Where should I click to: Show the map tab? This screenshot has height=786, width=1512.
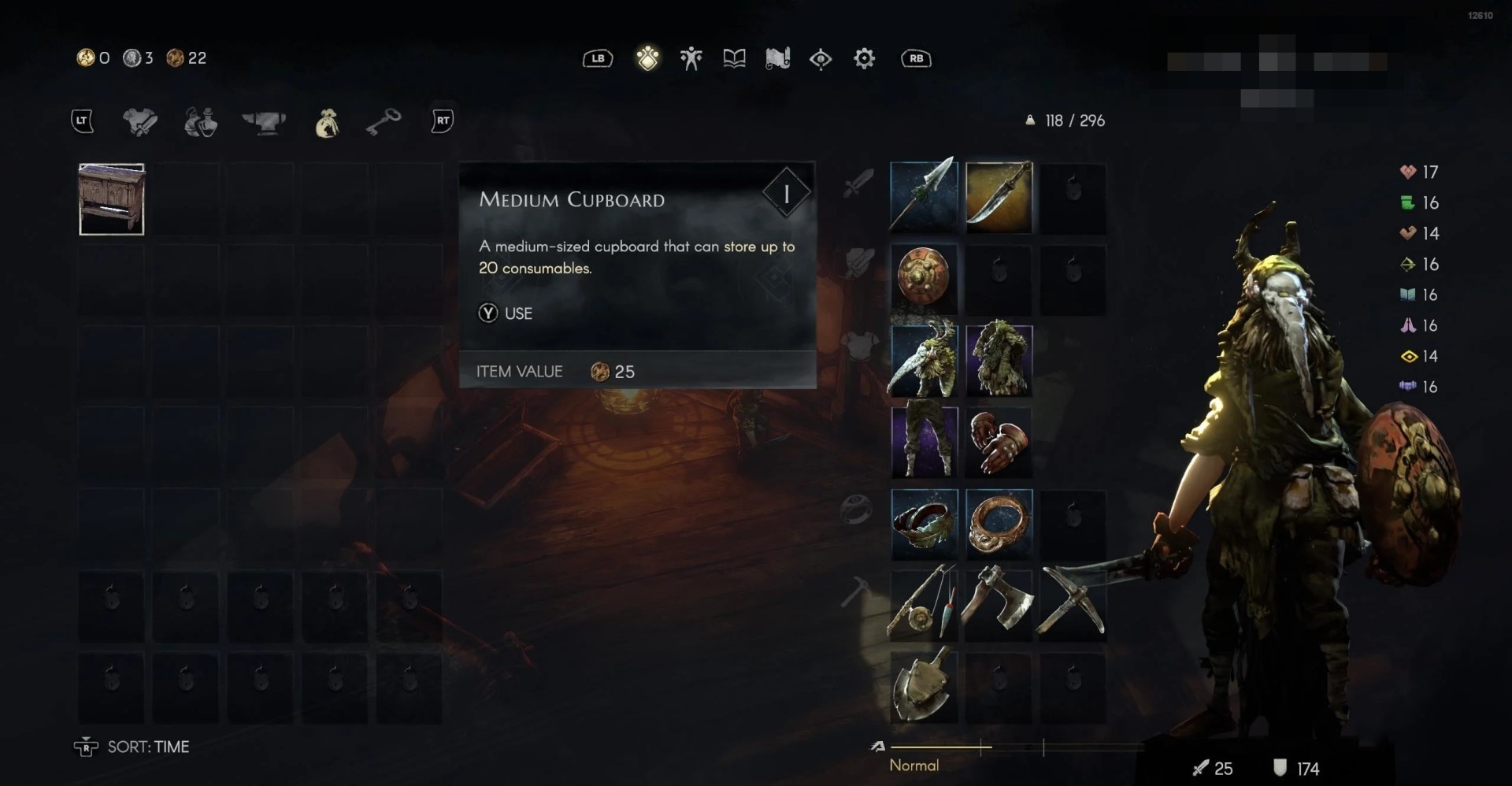click(x=777, y=58)
